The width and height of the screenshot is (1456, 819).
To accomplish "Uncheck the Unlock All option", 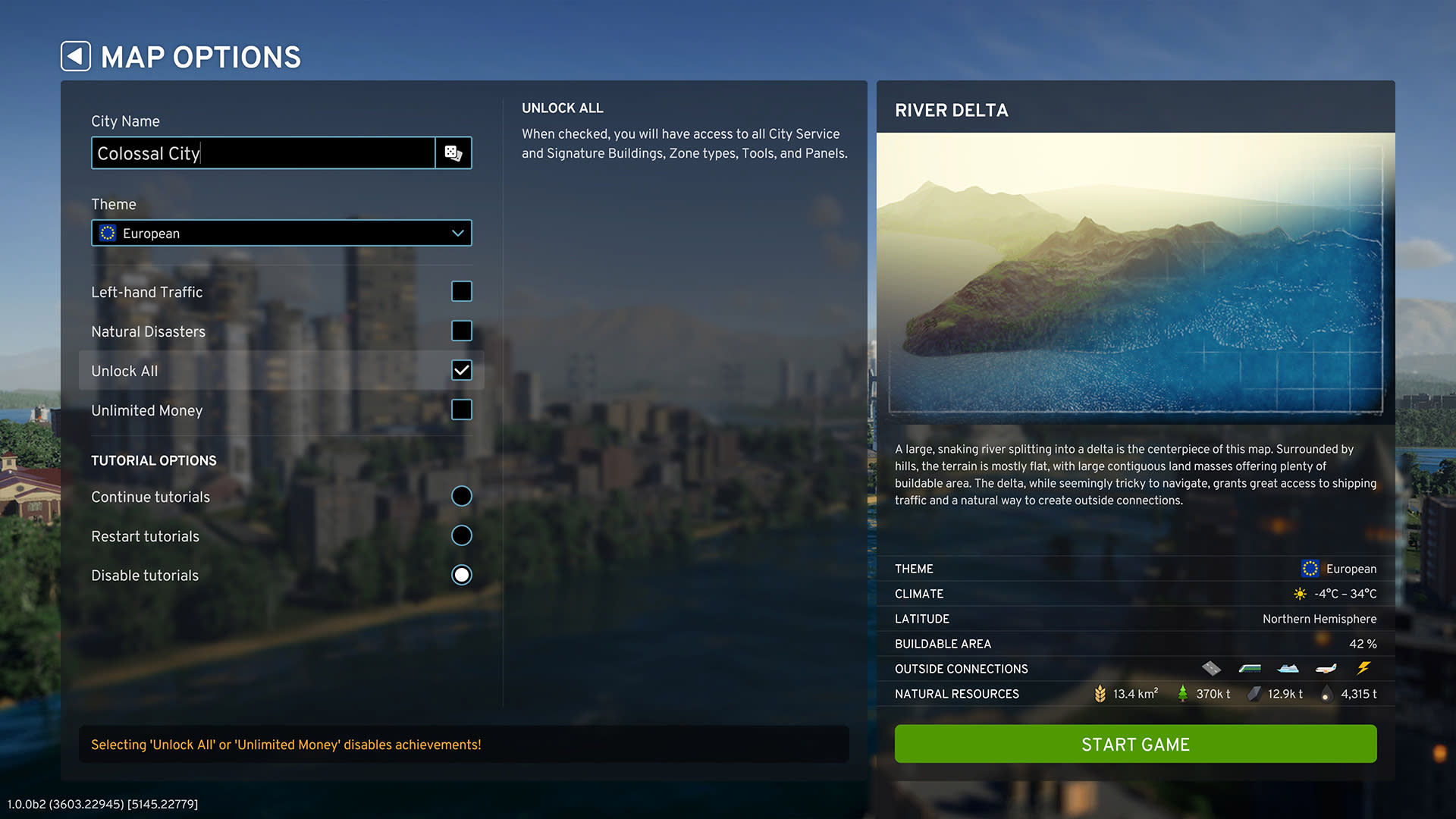I will (x=461, y=370).
